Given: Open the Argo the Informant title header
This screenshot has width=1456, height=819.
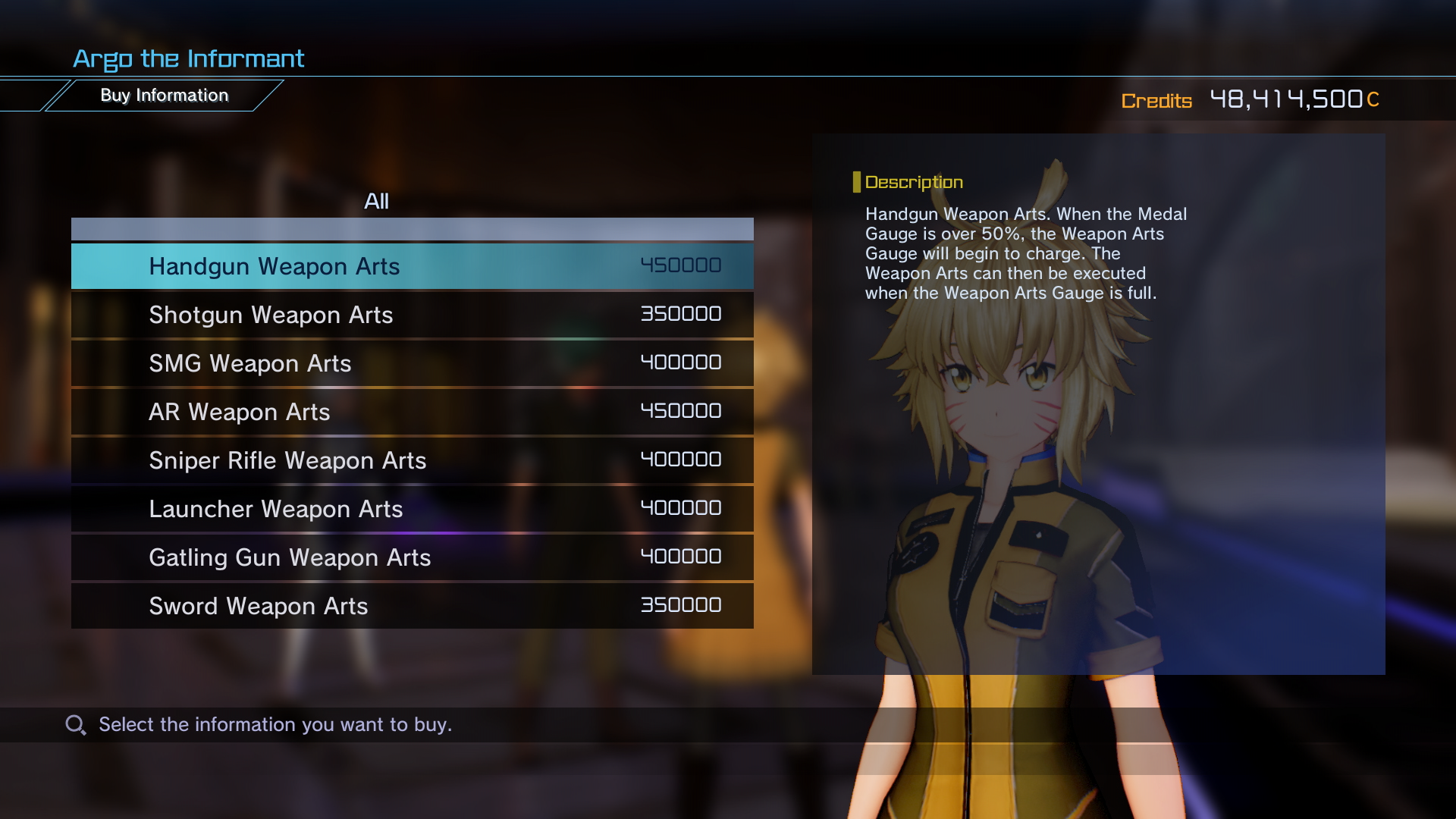Looking at the screenshot, I should tap(189, 58).
